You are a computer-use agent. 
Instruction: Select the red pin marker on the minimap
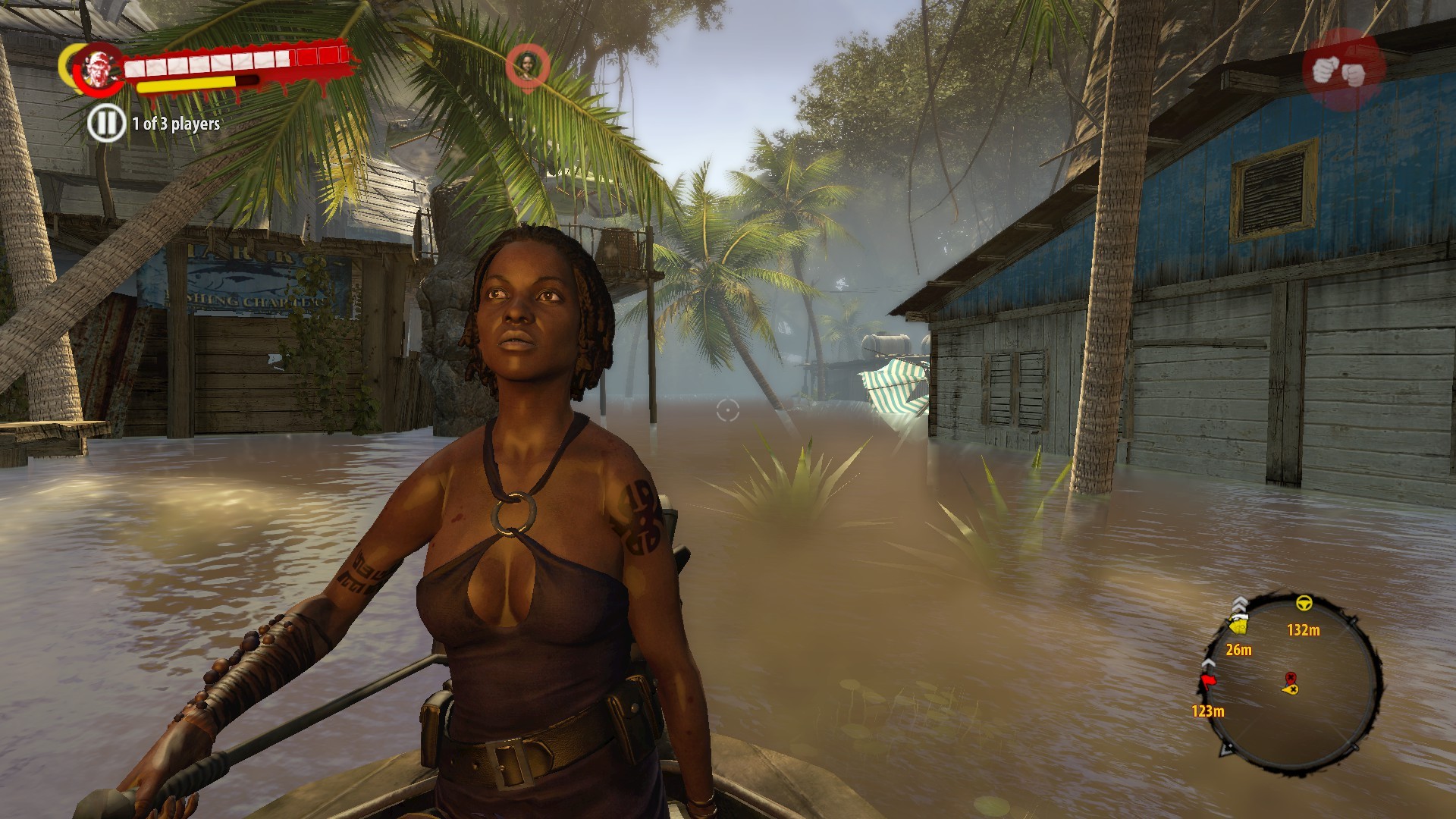(x=1290, y=677)
